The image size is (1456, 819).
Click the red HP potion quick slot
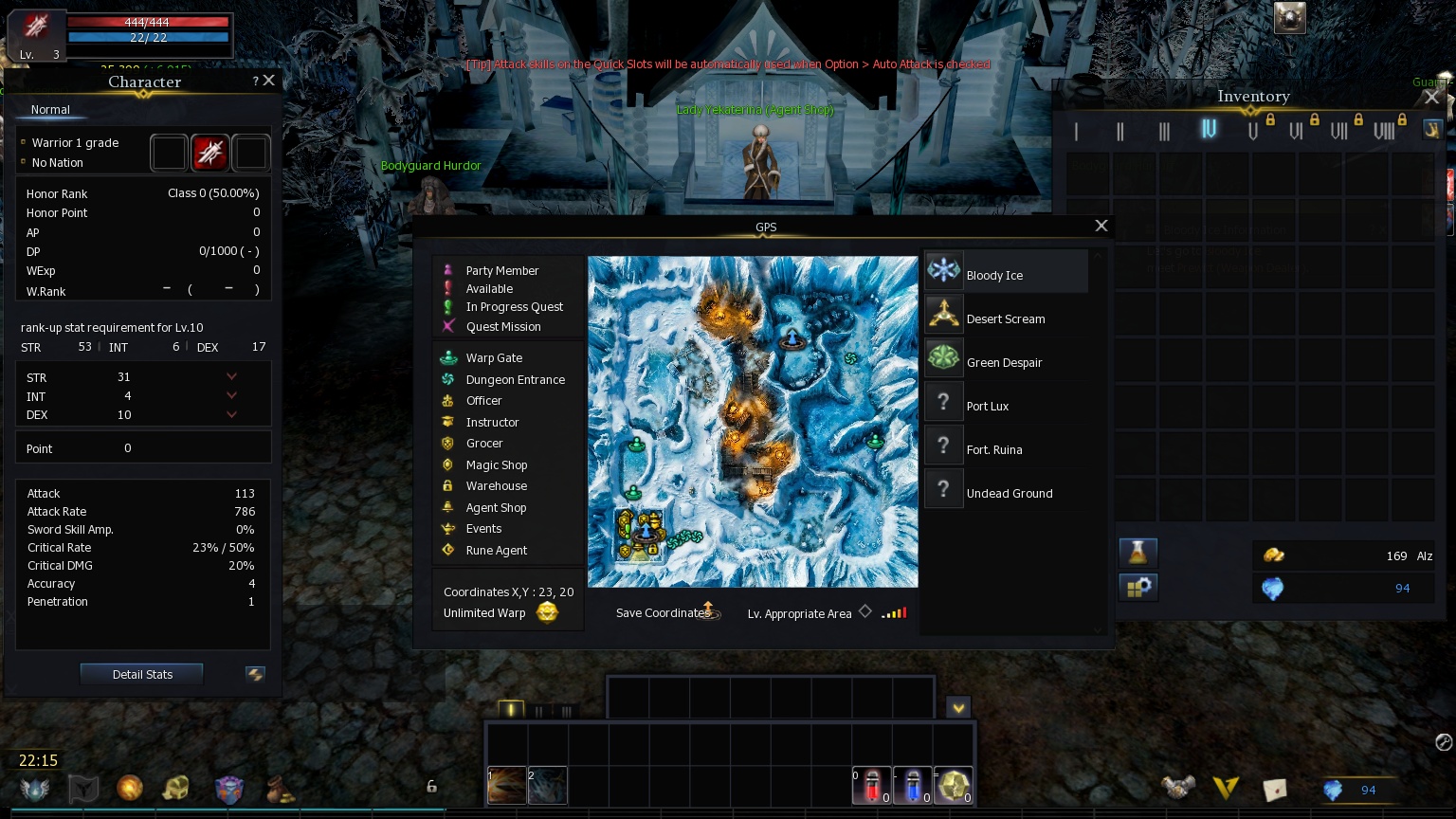pyautogui.click(x=871, y=785)
